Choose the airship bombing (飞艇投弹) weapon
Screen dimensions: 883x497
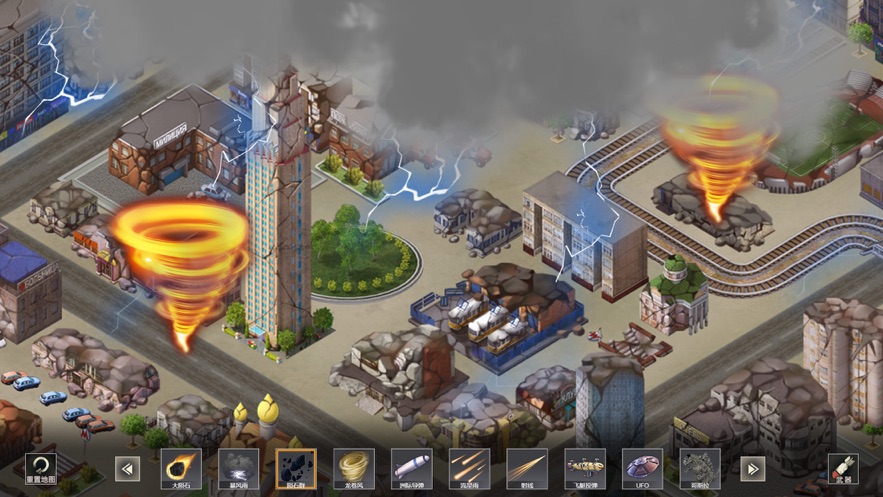(x=585, y=467)
